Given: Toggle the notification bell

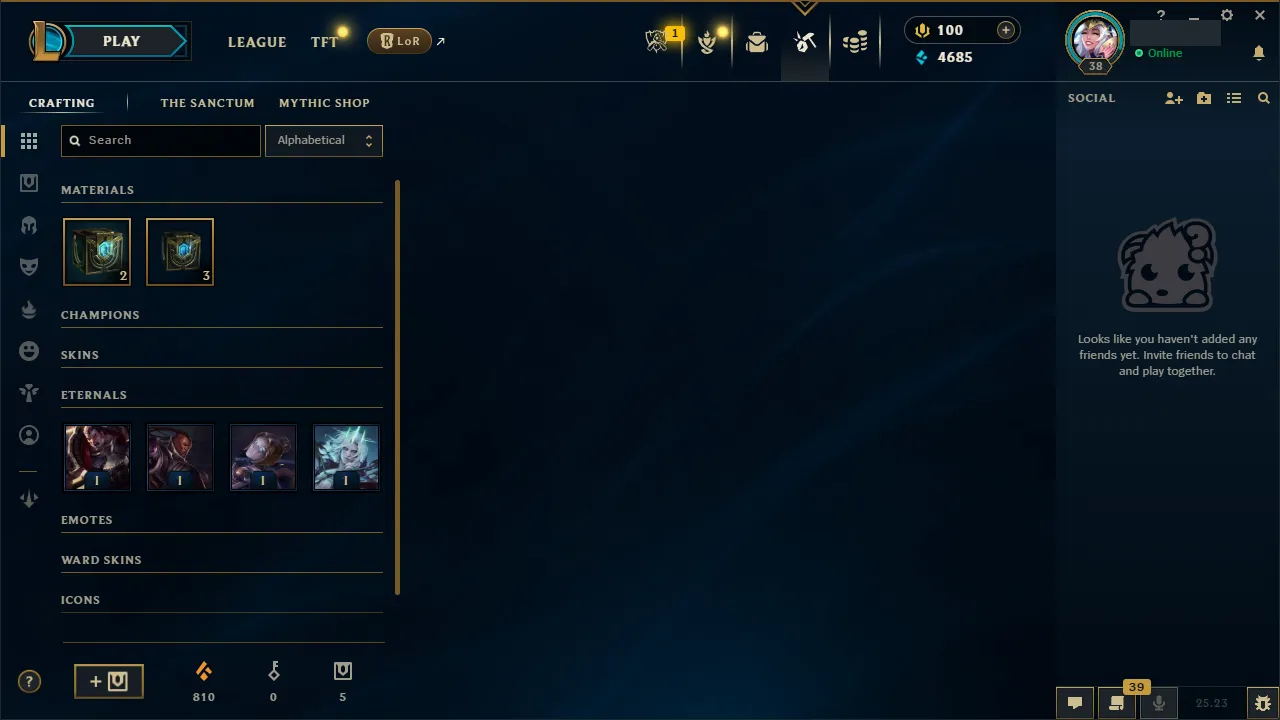Looking at the screenshot, I should 1259,53.
